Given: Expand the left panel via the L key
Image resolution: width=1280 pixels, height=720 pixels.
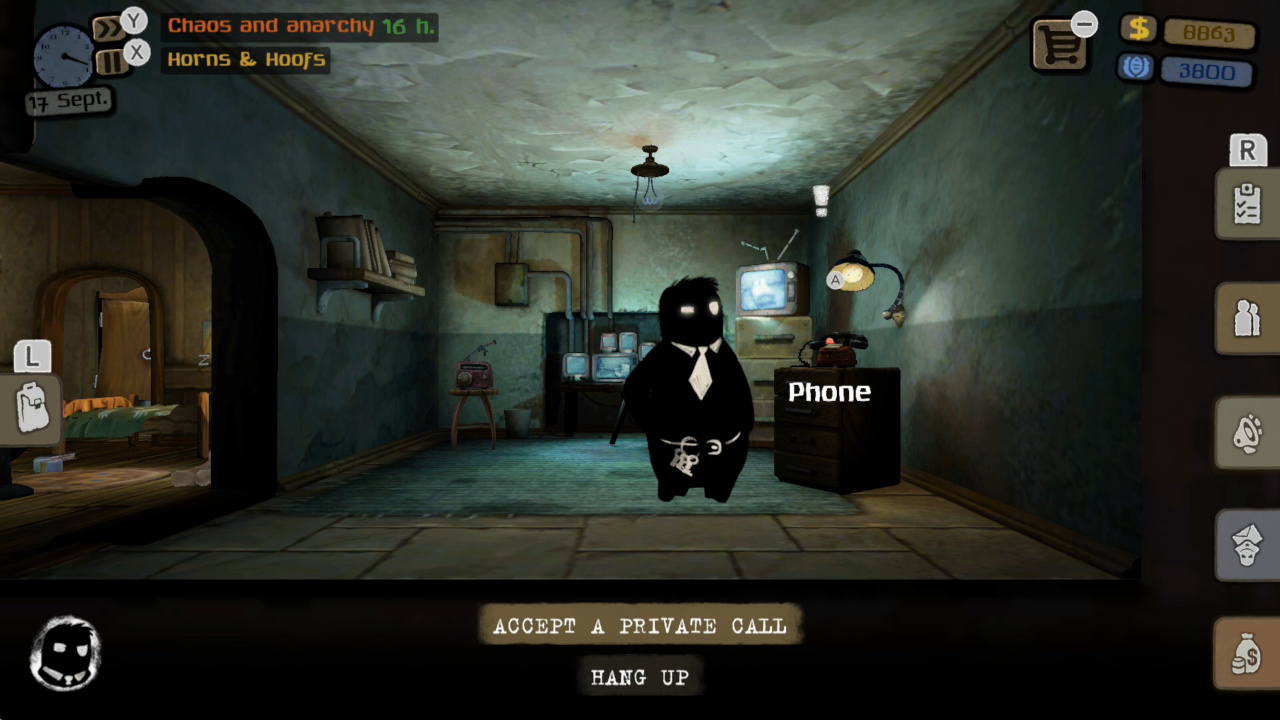Looking at the screenshot, I should 33,356.
